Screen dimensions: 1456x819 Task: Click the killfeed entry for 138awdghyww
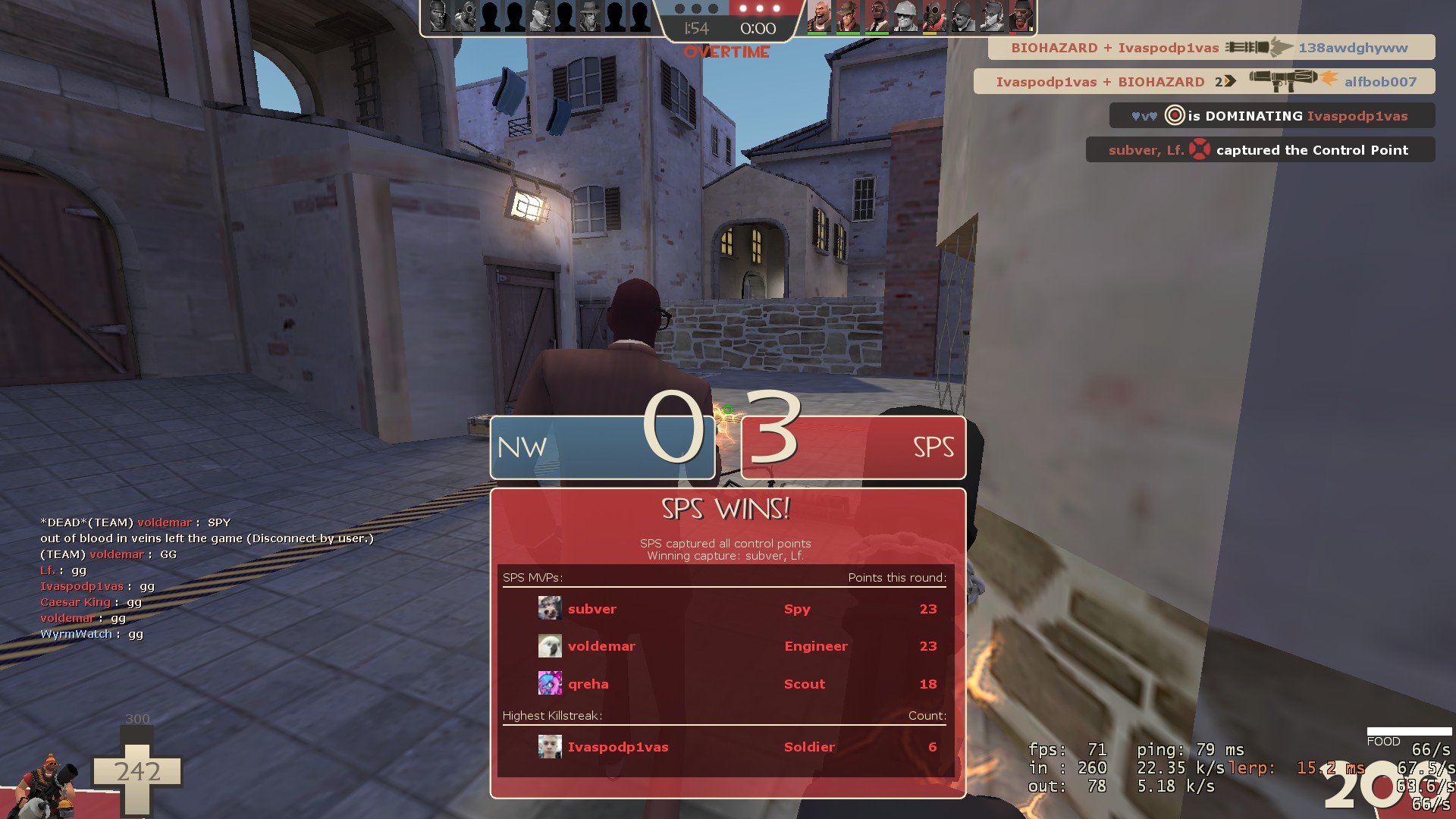(x=1211, y=48)
